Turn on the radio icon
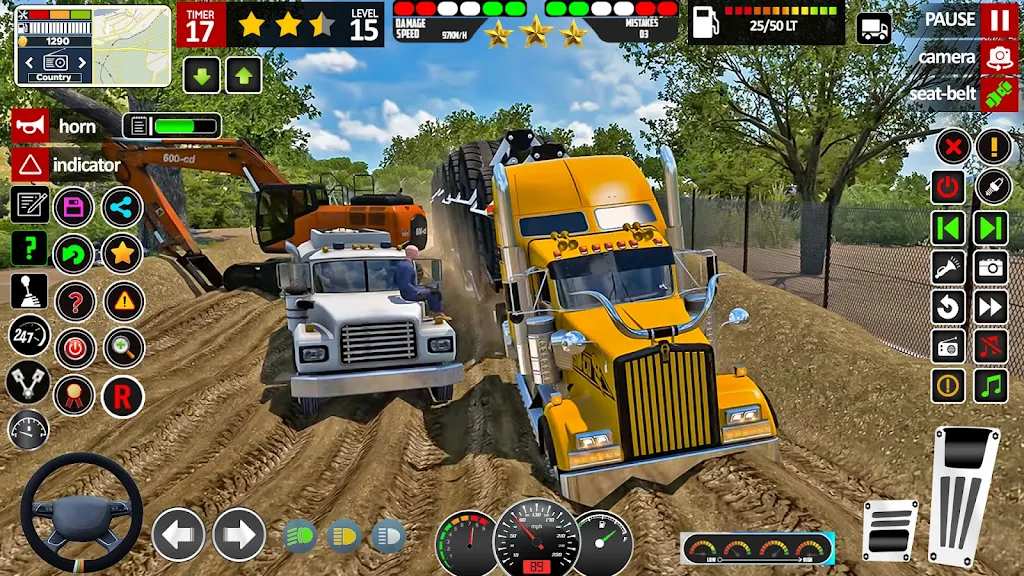This screenshot has height=576, width=1024. [948, 346]
